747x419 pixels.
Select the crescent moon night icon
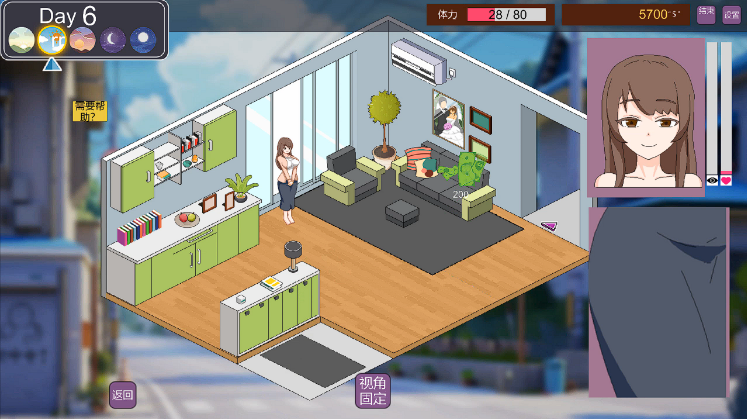tap(113, 40)
